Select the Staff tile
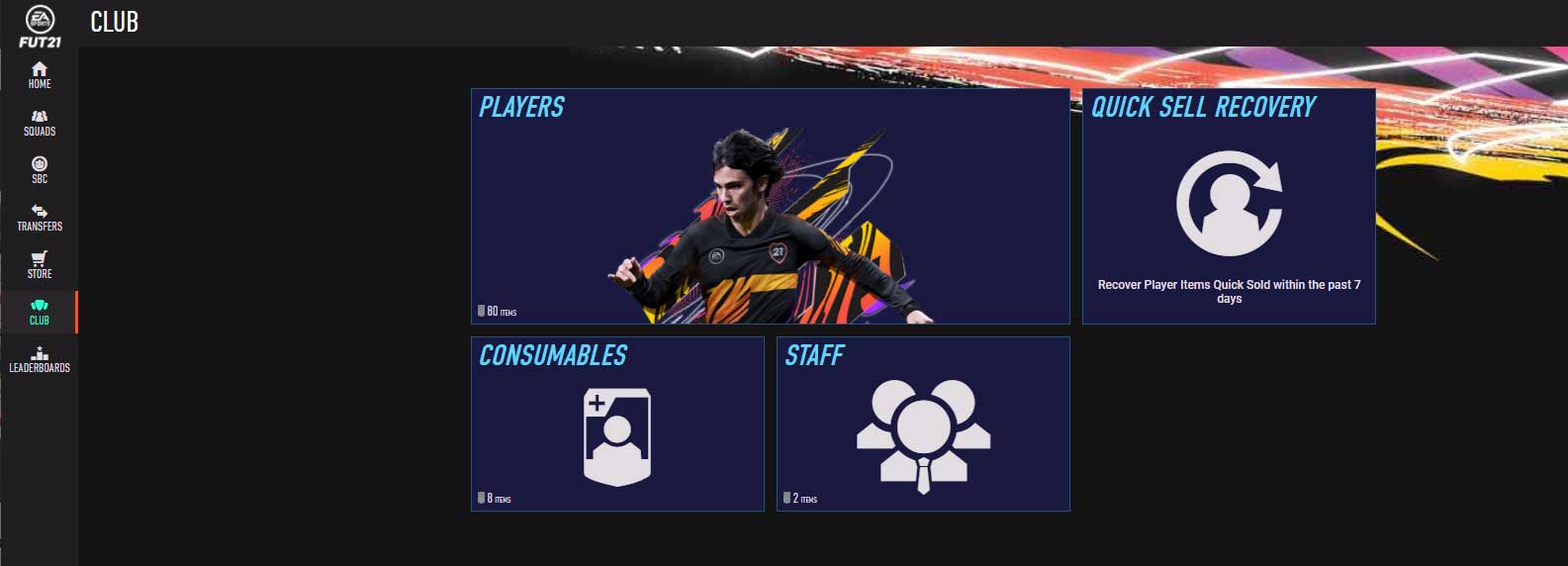The image size is (1568, 566). coord(923,424)
